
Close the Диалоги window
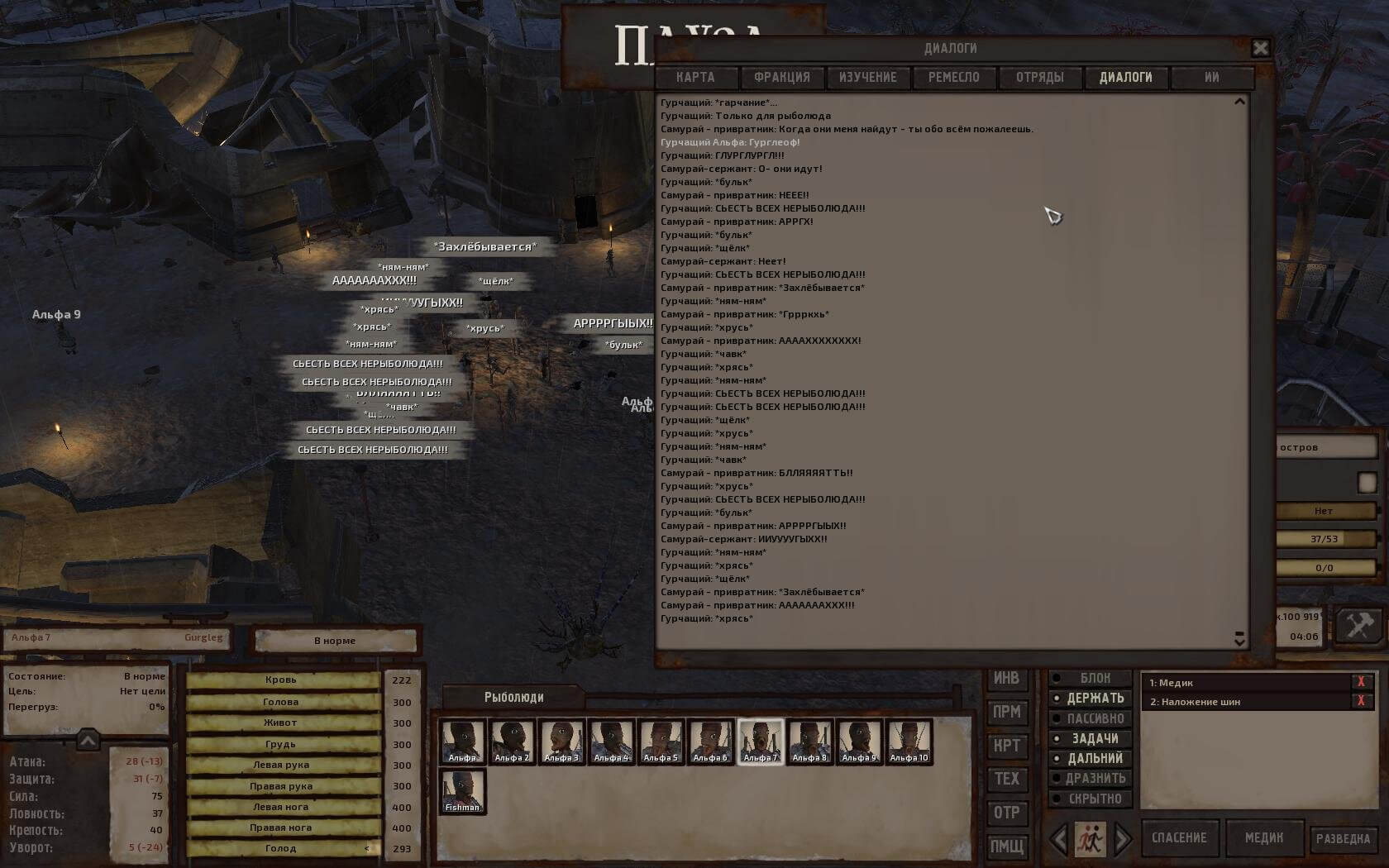pos(1260,49)
